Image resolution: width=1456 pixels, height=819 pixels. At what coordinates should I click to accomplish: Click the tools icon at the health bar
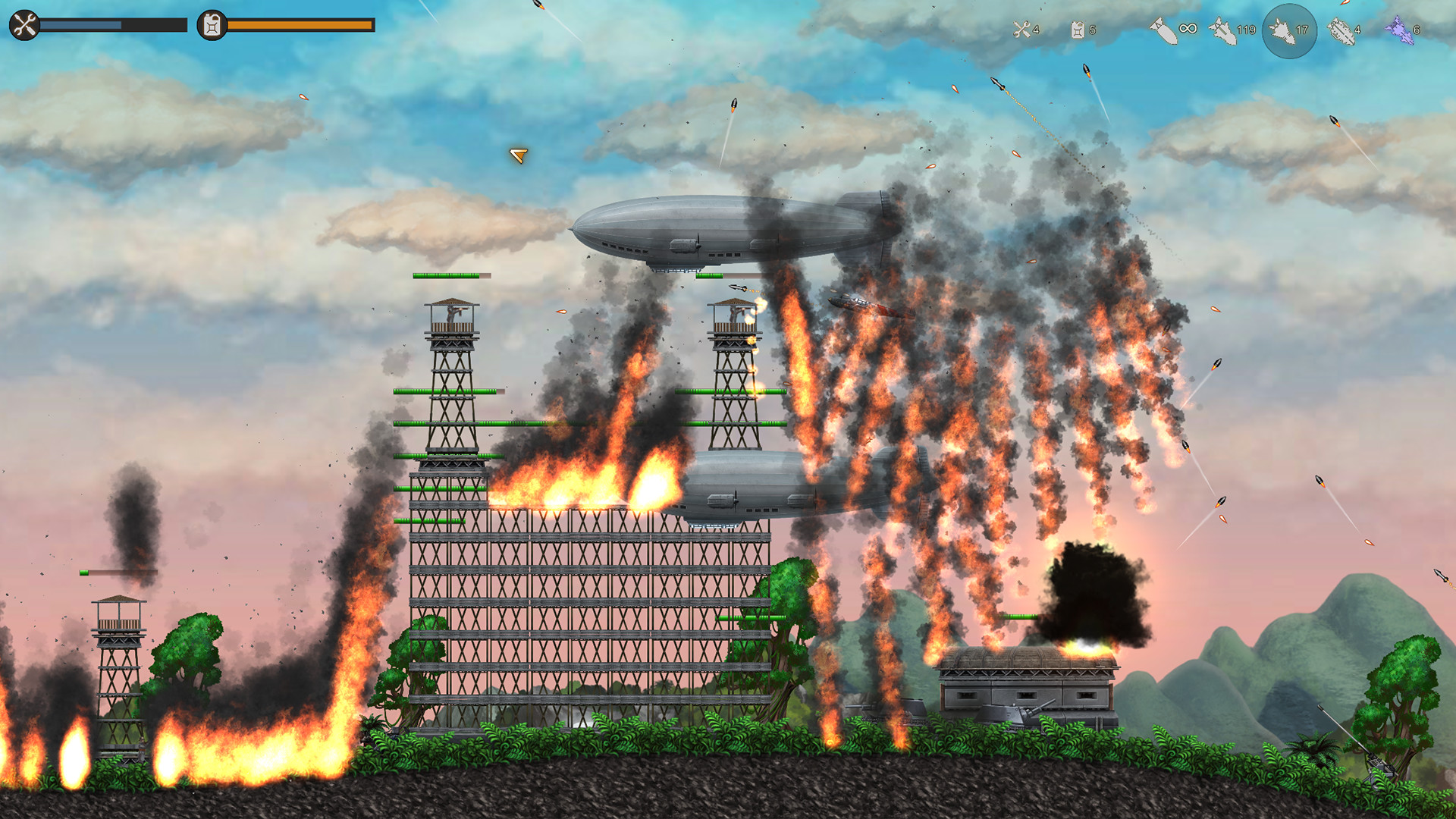click(24, 25)
